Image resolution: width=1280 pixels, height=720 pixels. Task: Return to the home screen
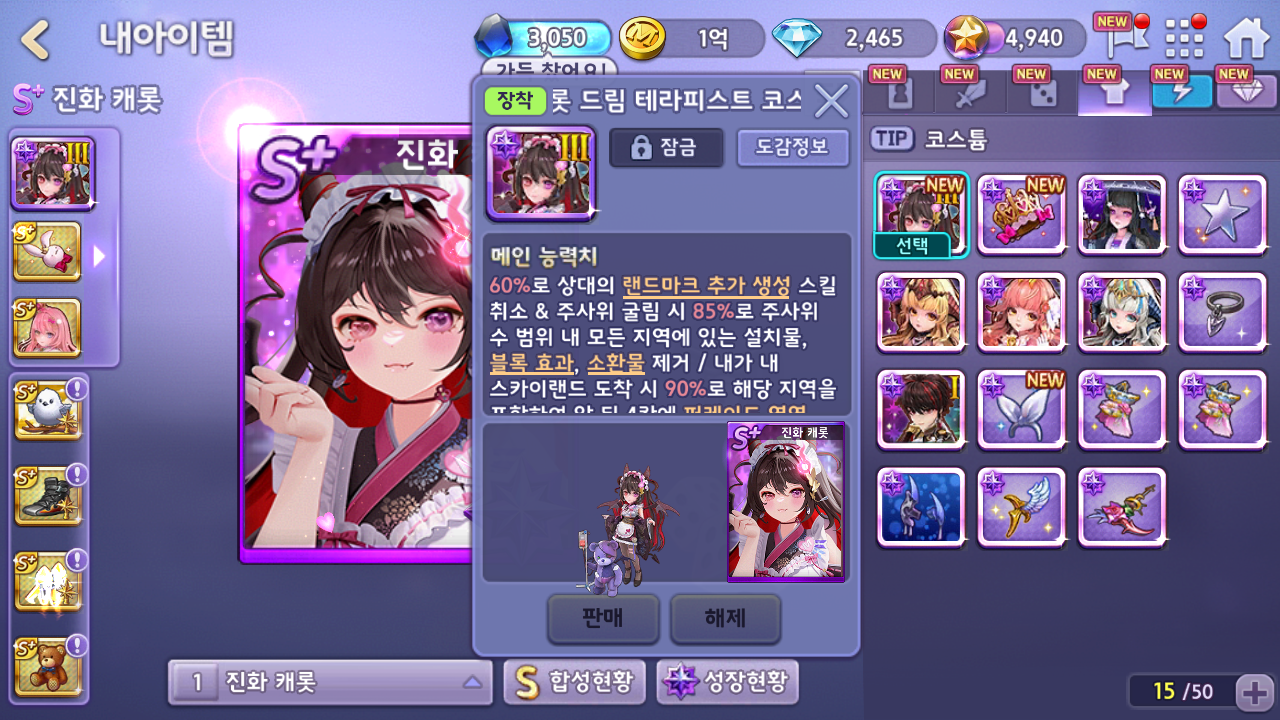click(x=1246, y=39)
